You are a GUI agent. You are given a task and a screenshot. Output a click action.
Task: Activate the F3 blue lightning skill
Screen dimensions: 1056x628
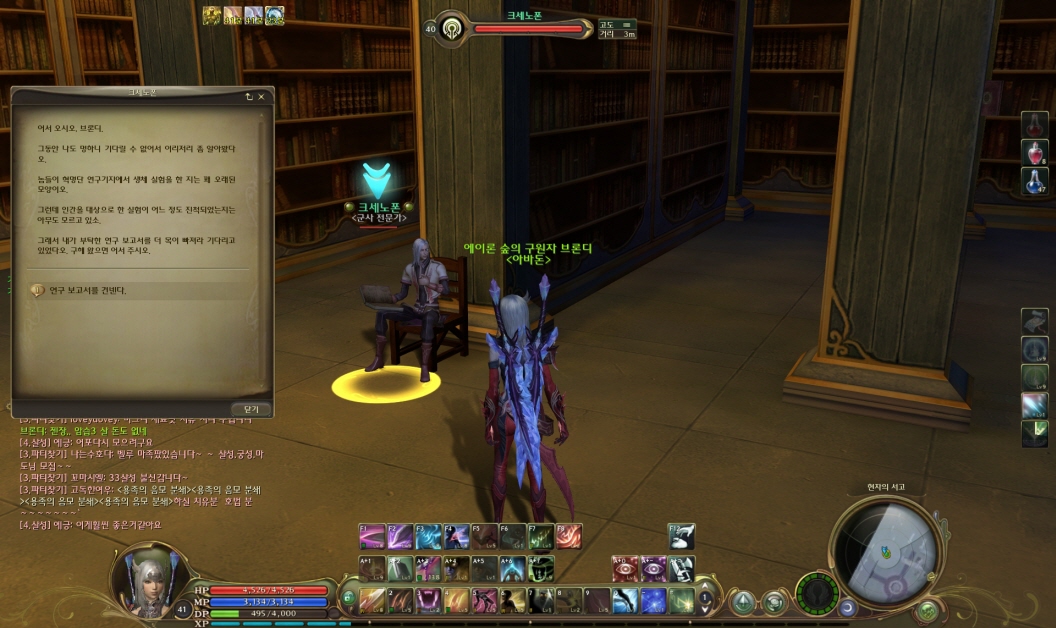pos(428,537)
